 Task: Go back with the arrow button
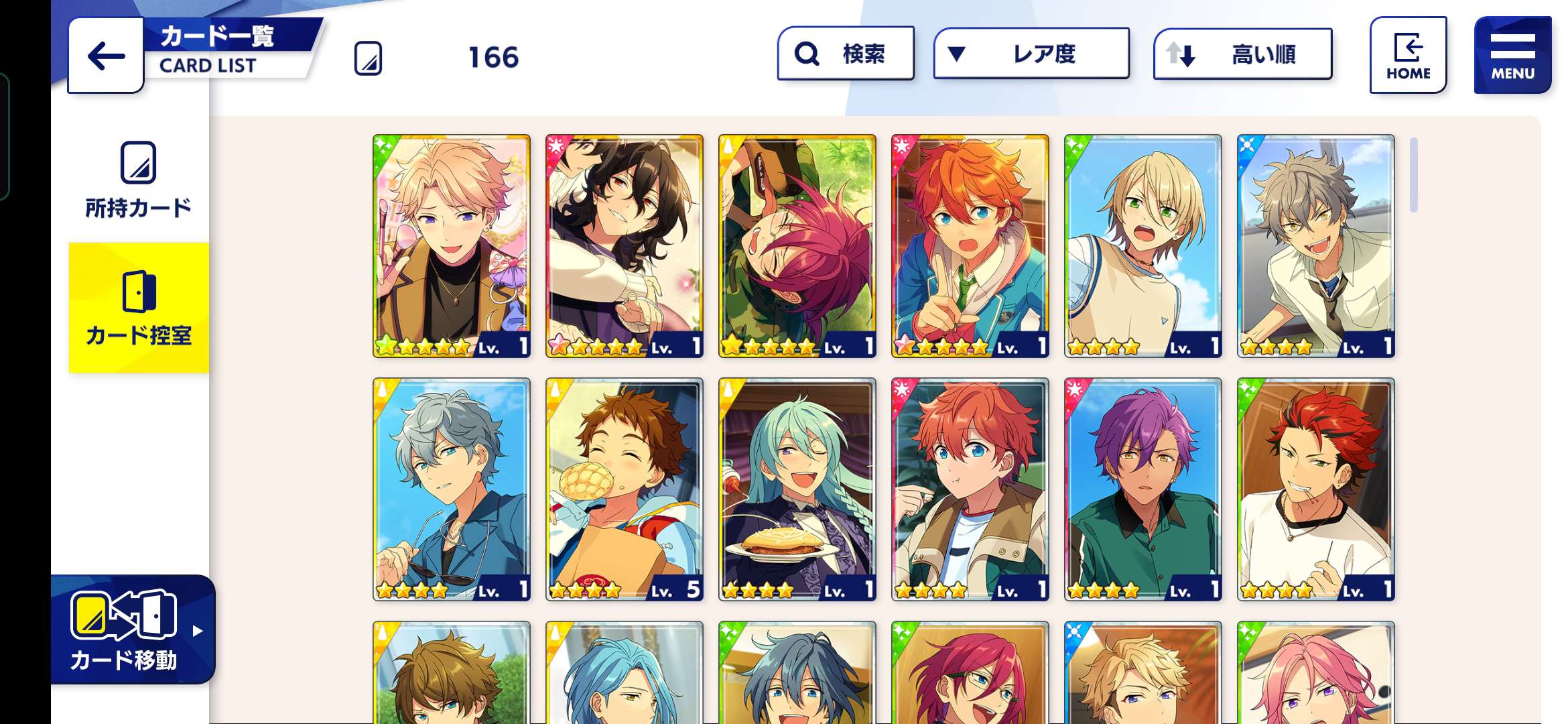pyautogui.click(x=106, y=56)
